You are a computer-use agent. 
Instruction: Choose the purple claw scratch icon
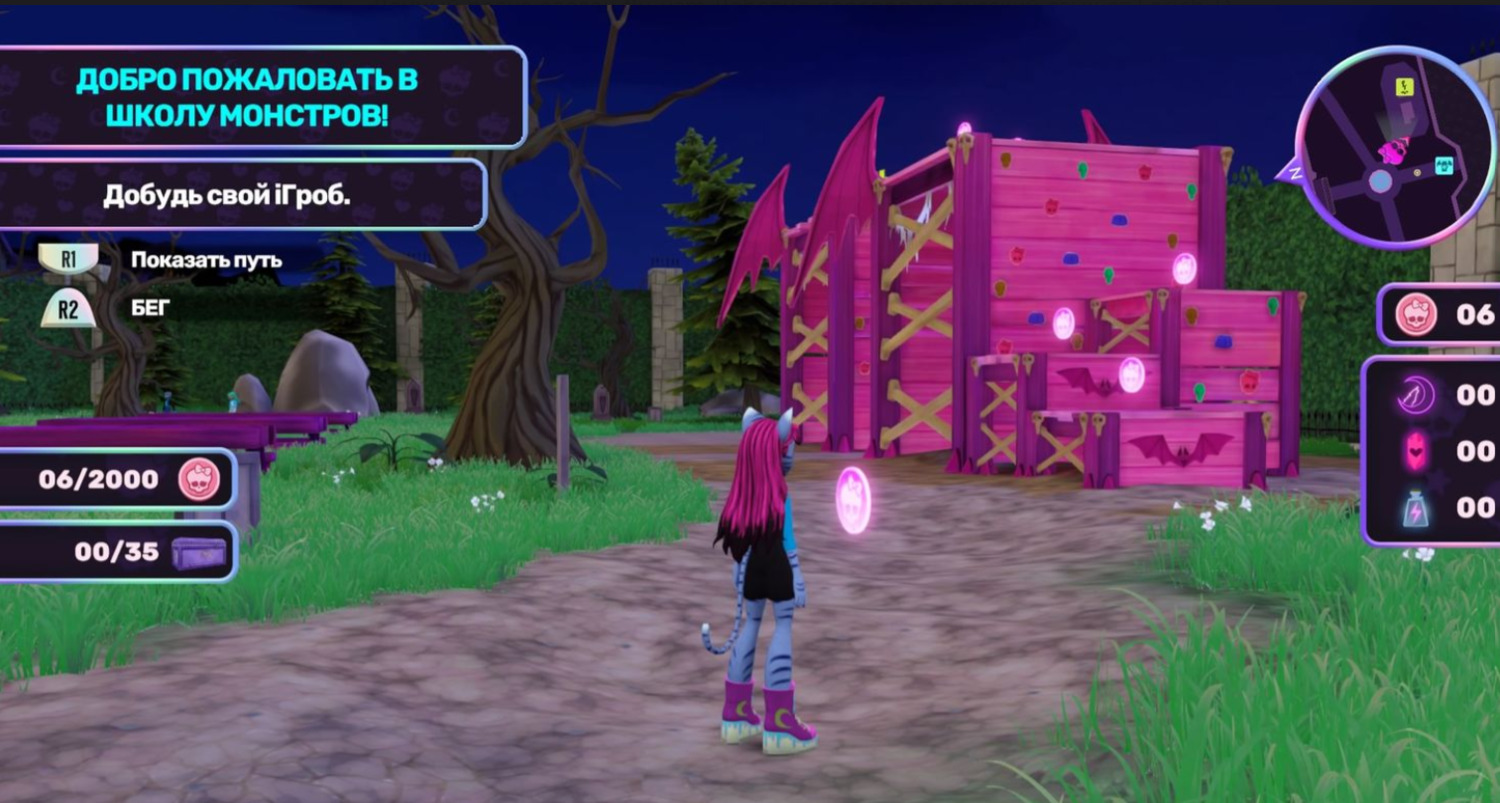(1416, 395)
